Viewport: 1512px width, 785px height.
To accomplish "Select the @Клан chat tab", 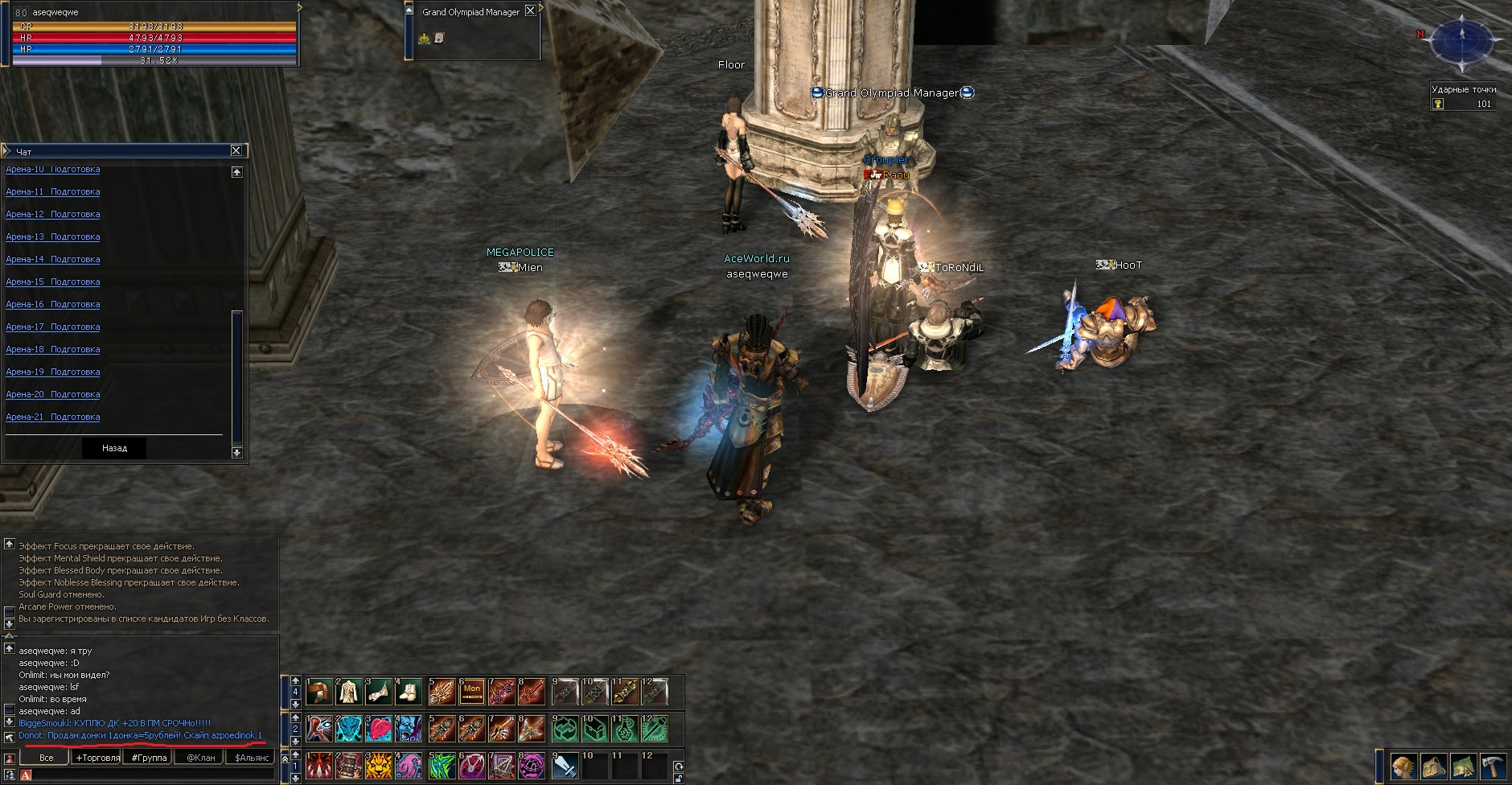I will [x=201, y=758].
